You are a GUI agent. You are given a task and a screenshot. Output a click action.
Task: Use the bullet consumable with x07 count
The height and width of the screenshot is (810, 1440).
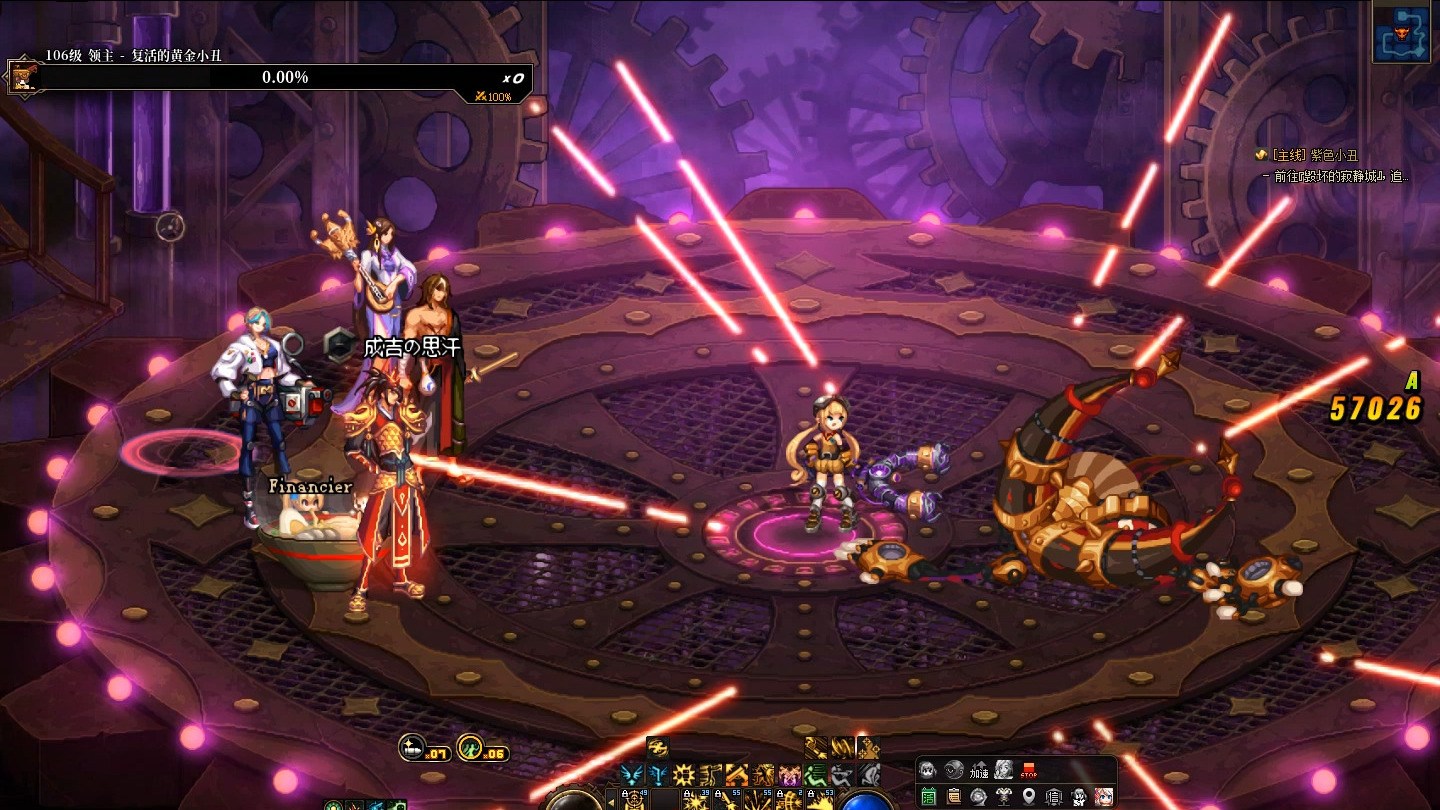(x=412, y=746)
